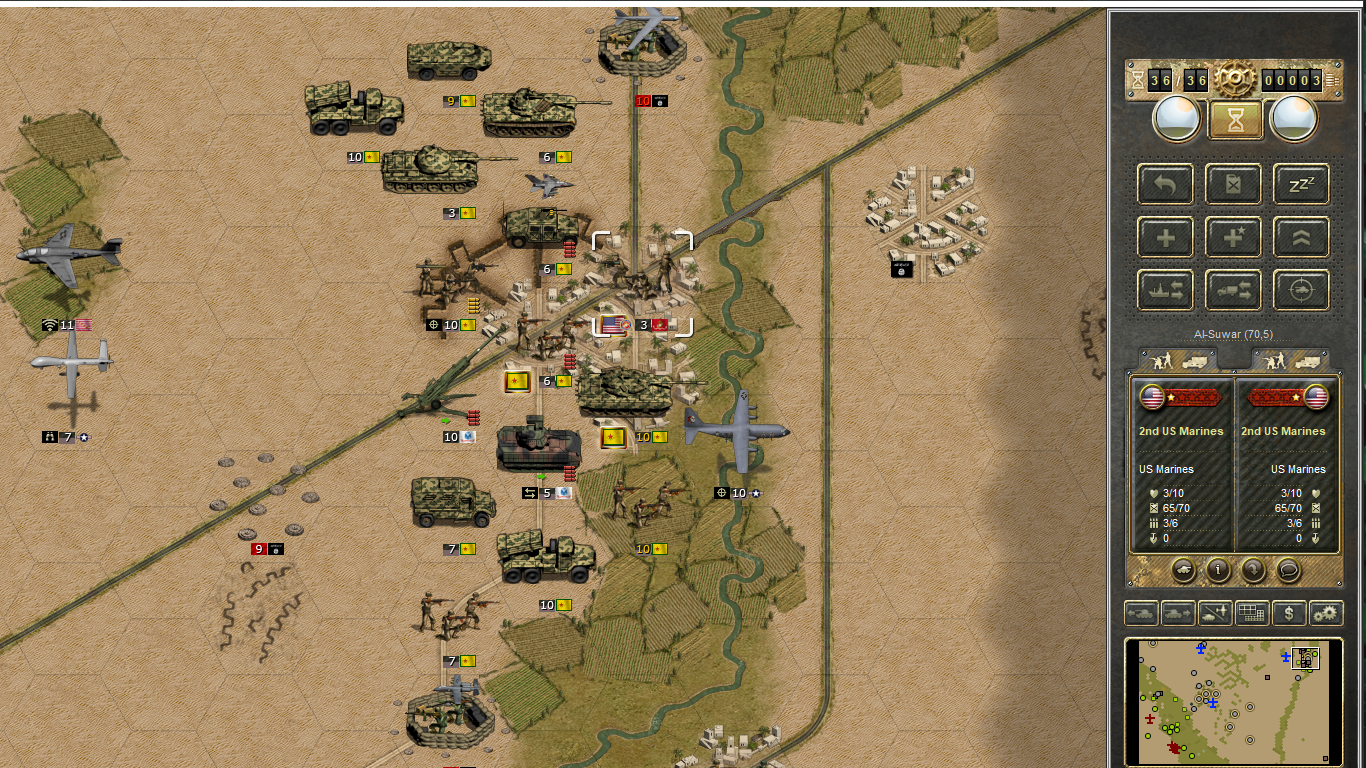The image size is (1366, 768).
Task: Select the previous unit tank-arrow button
Action: pyautogui.click(x=1141, y=613)
